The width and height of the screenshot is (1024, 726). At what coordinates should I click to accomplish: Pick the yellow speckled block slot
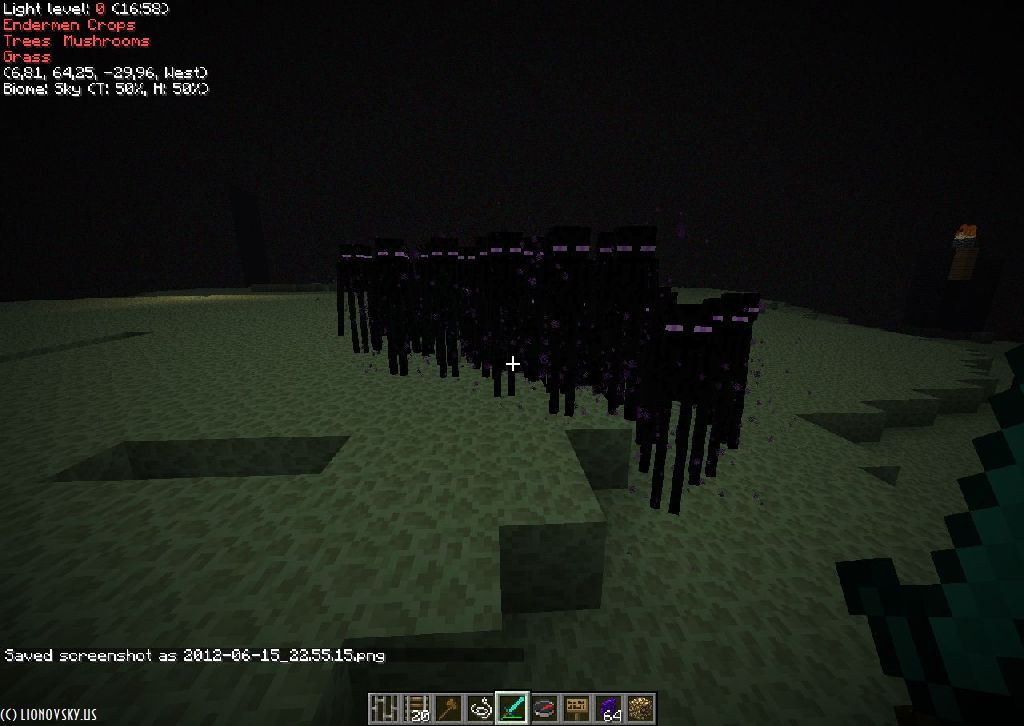tap(640, 708)
